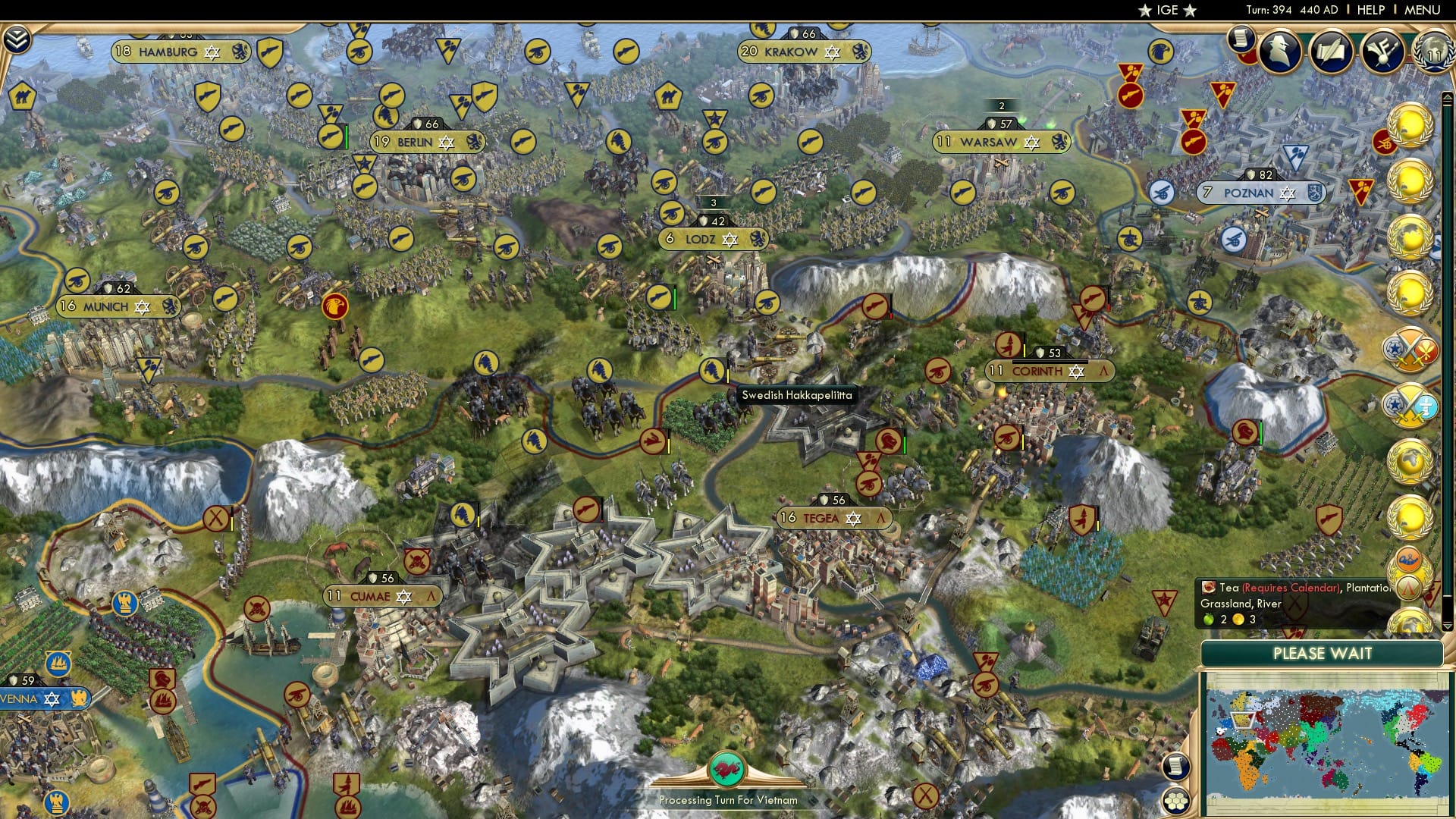Click the scroll notification icon near the minimap
The width and height of the screenshot is (1456, 819).
[1175, 767]
